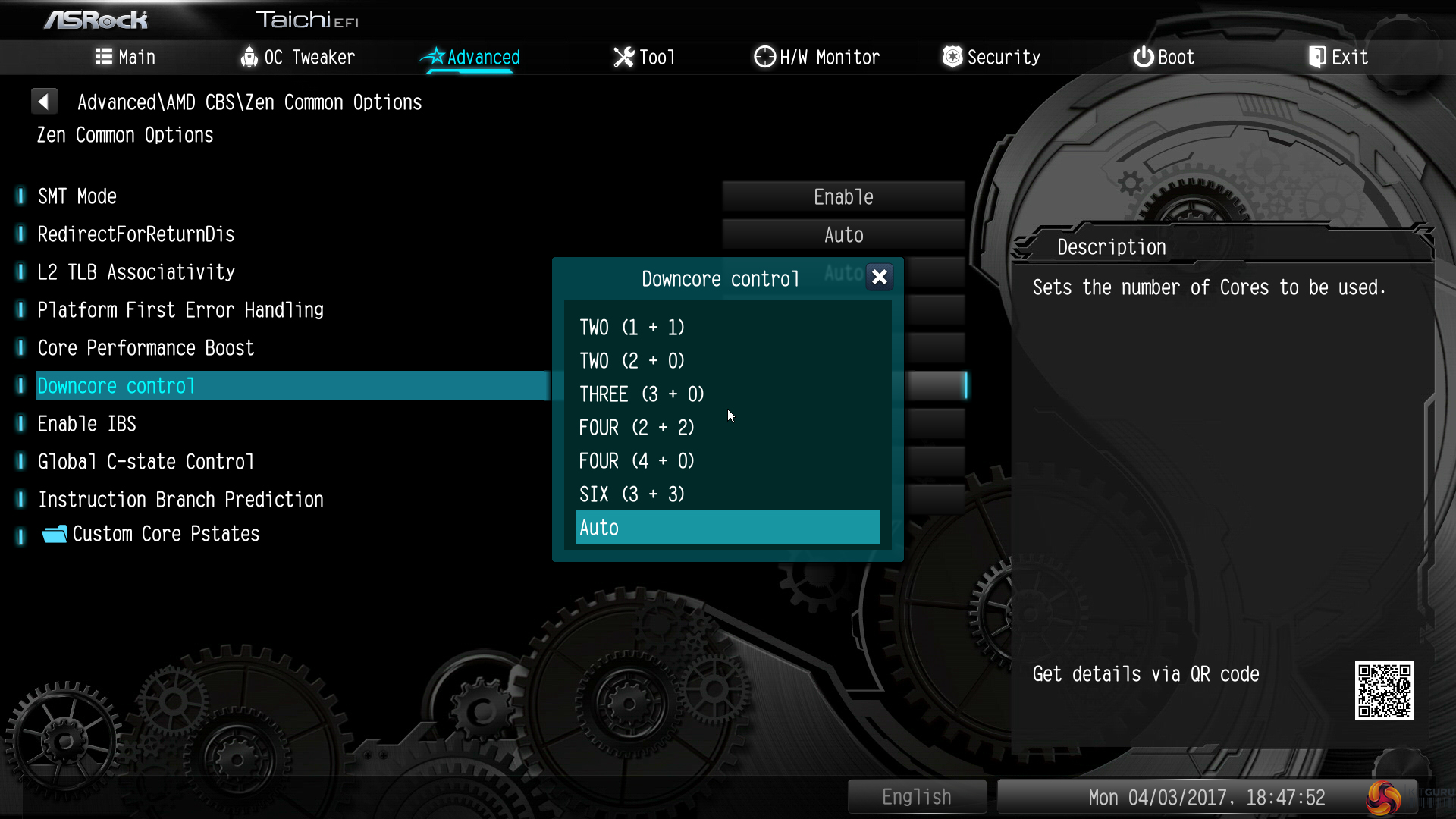Choose FOUR (4 + 0) core option

[x=636, y=461]
